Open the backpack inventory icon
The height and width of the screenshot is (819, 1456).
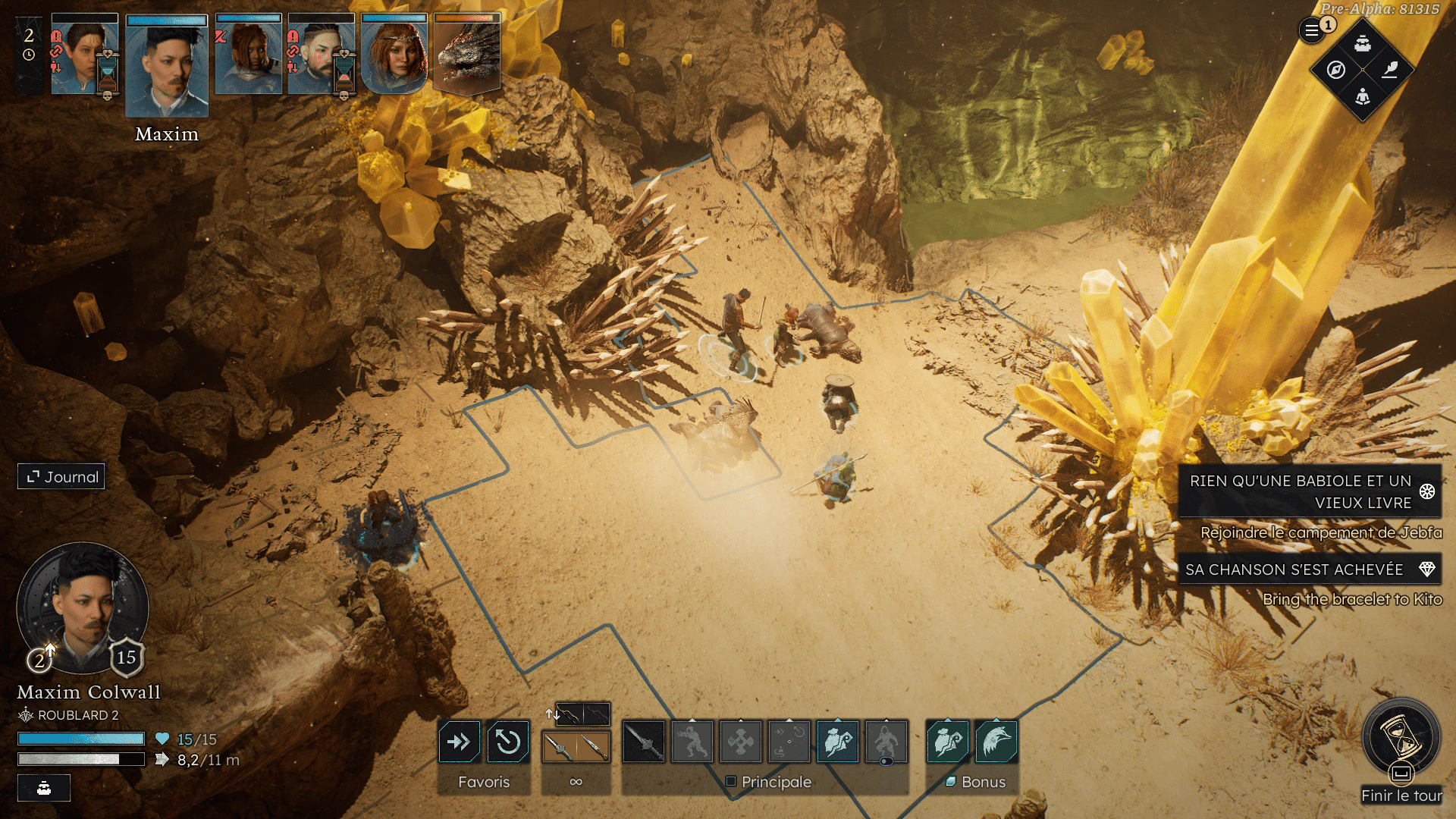1363,43
